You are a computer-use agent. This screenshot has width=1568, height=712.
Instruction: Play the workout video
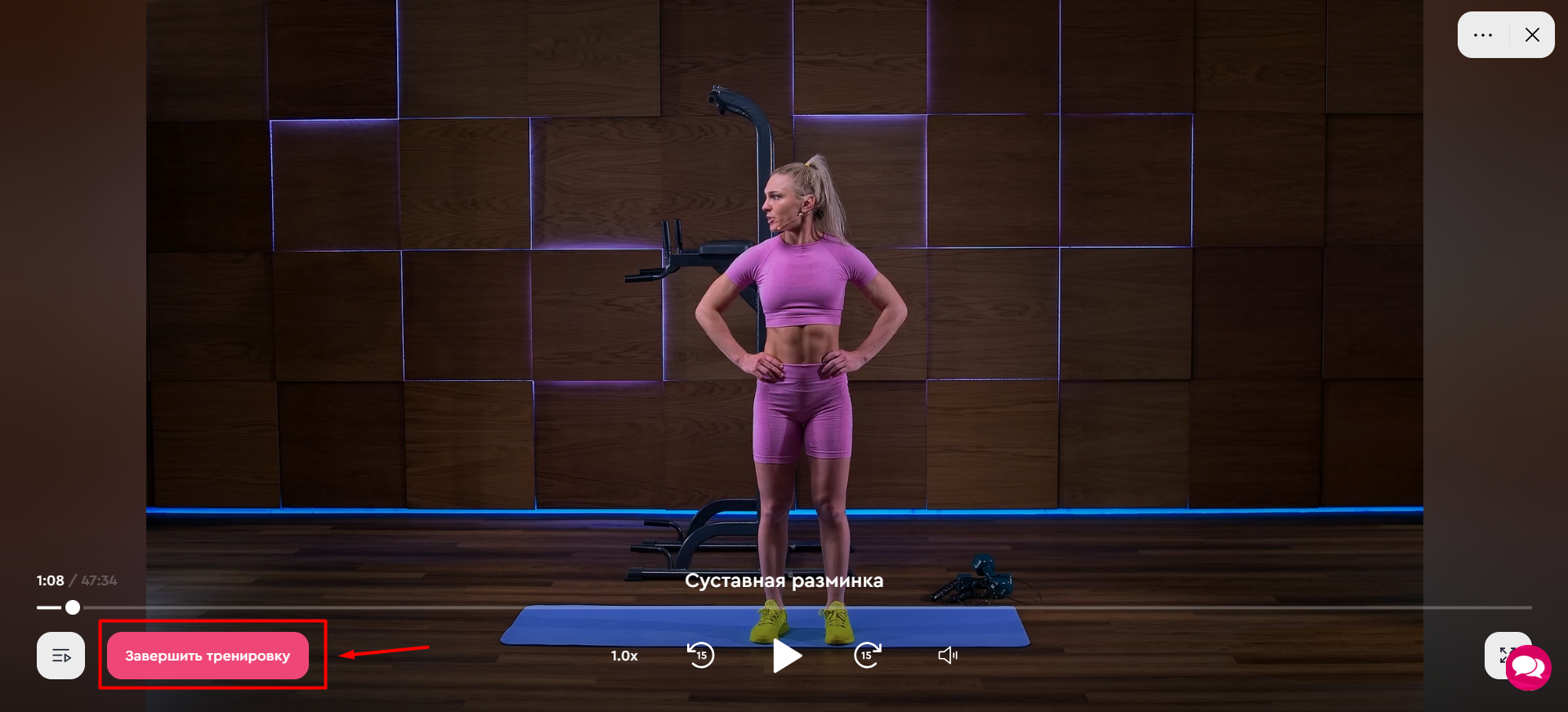[x=787, y=656]
